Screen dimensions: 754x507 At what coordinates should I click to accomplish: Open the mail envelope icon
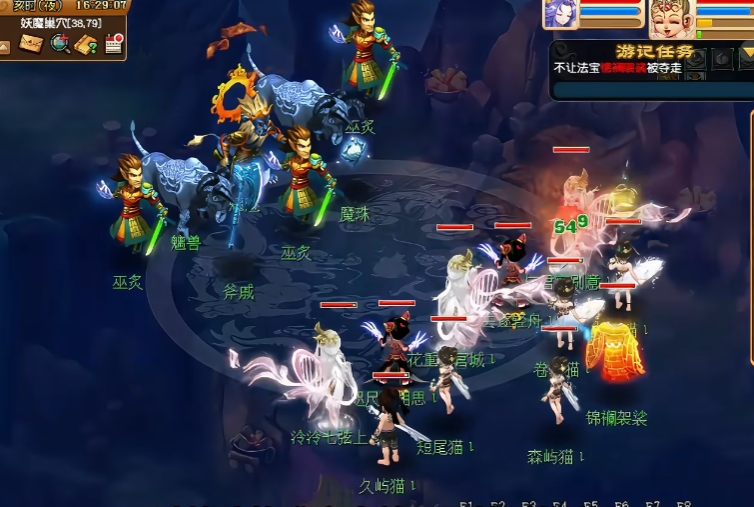(x=32, y=43)
